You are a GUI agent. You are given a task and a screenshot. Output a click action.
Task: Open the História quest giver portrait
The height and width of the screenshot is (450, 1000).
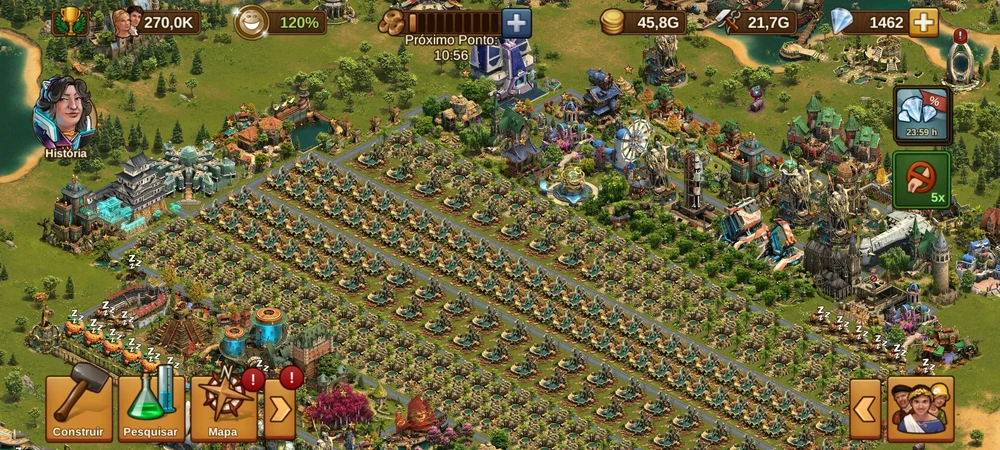tap(65, 113)
